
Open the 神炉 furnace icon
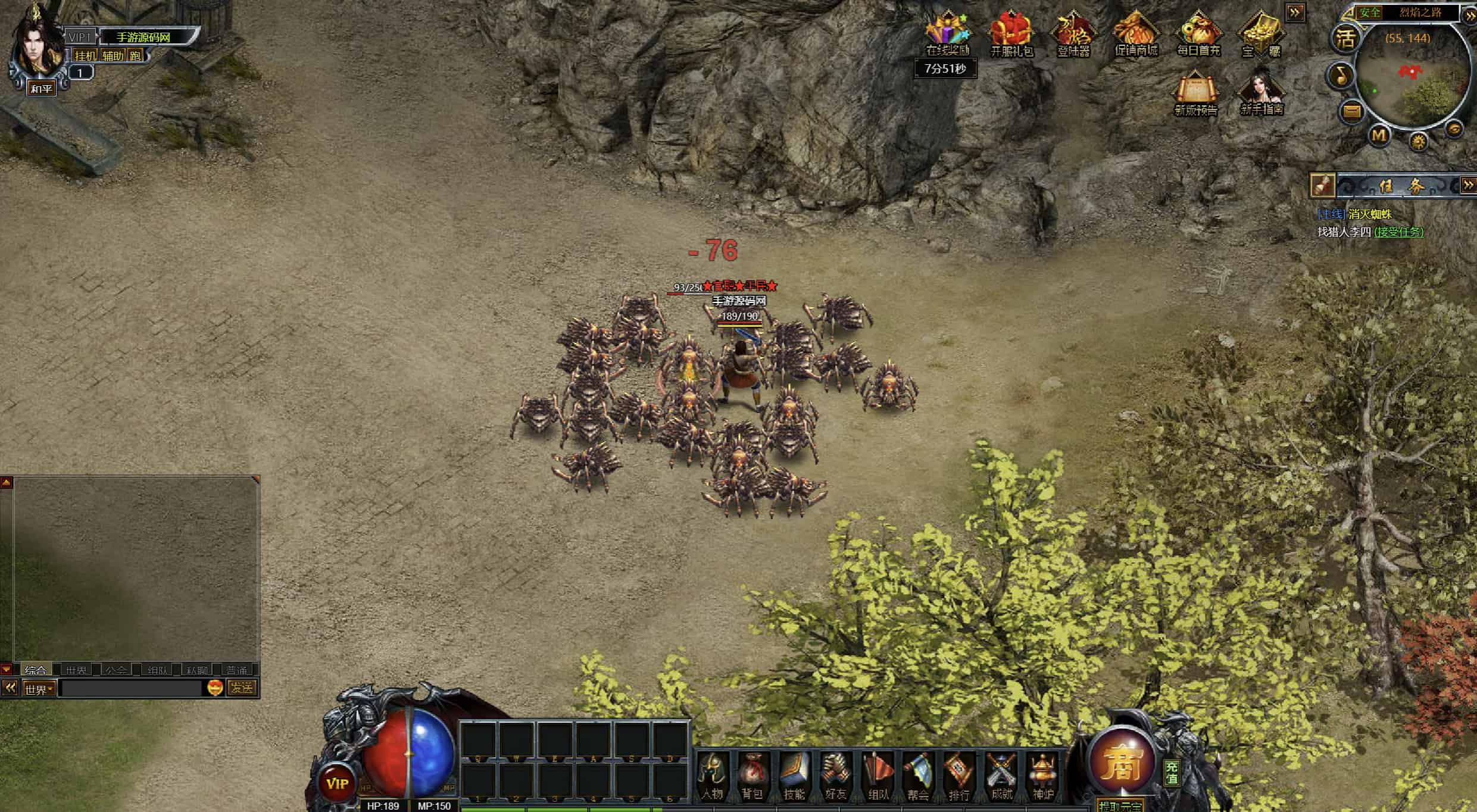pyautogui.click(x=1042, y=776)
